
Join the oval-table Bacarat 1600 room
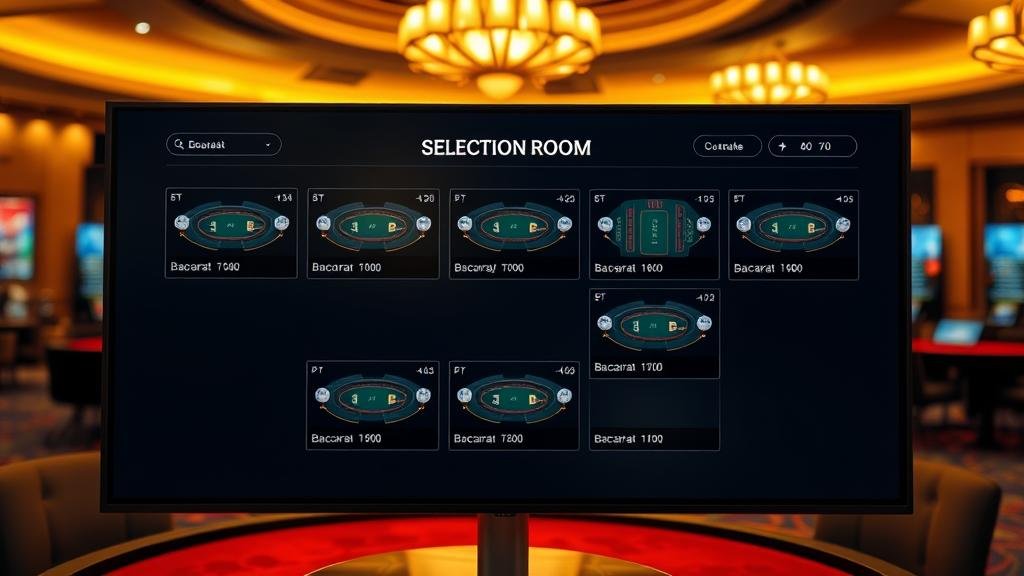click(x=793, y=234)
